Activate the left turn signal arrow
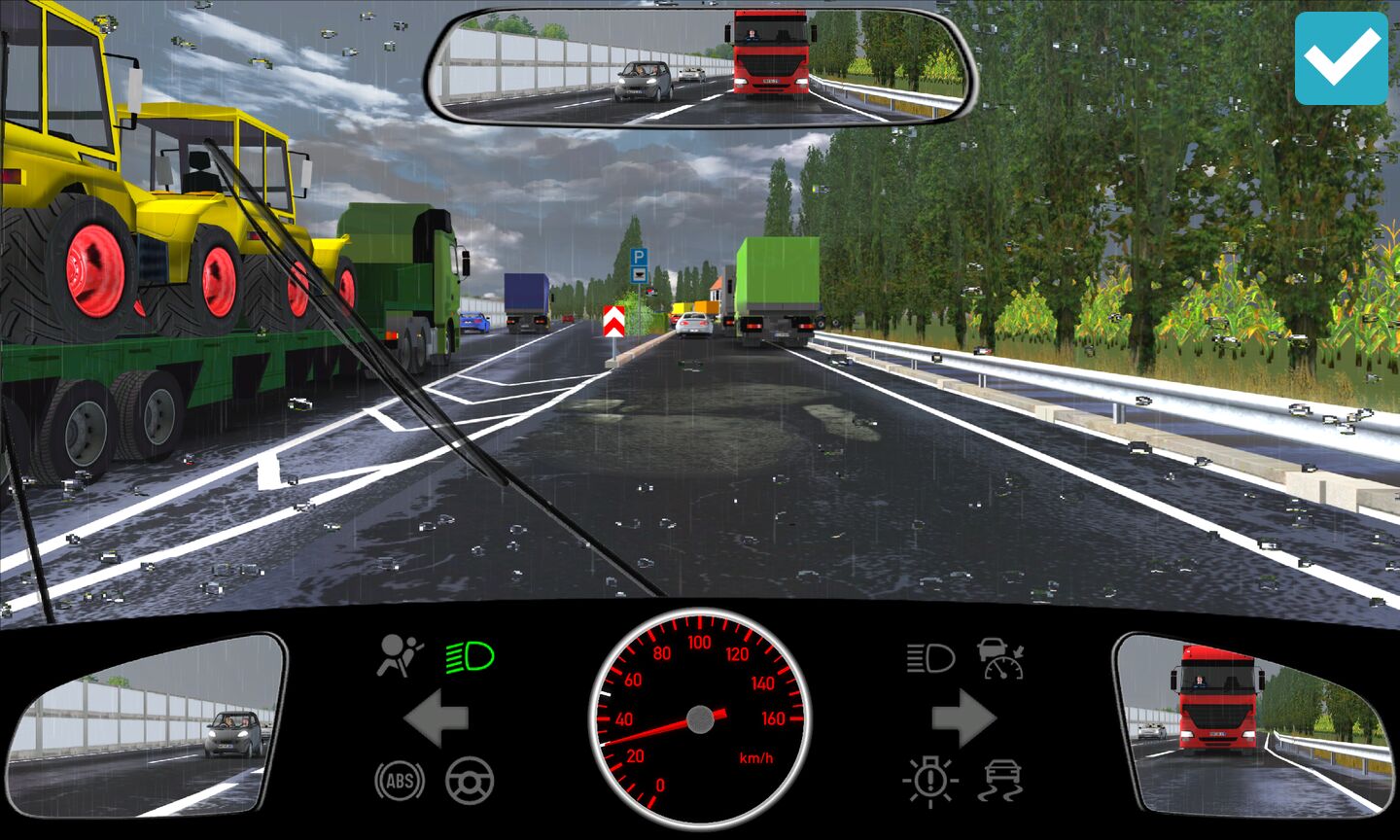Viewport: 1400px width, 840px height. (436, 719)
